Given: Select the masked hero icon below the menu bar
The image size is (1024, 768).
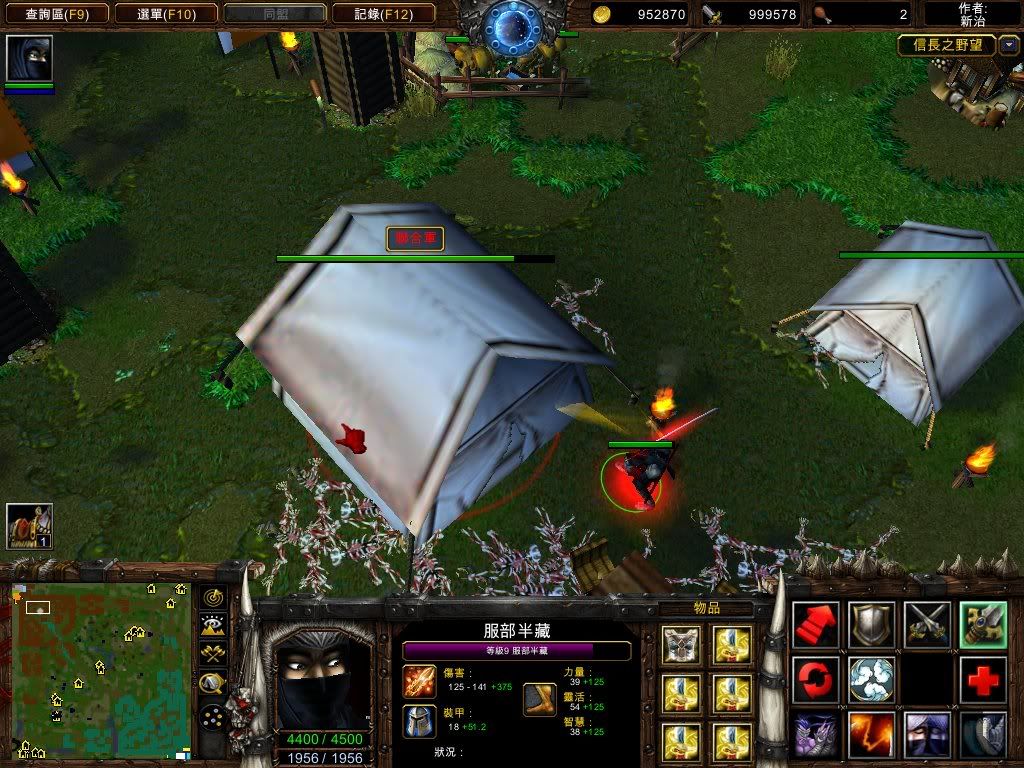Looking at the screenshot, I should [x=29, y=59].
